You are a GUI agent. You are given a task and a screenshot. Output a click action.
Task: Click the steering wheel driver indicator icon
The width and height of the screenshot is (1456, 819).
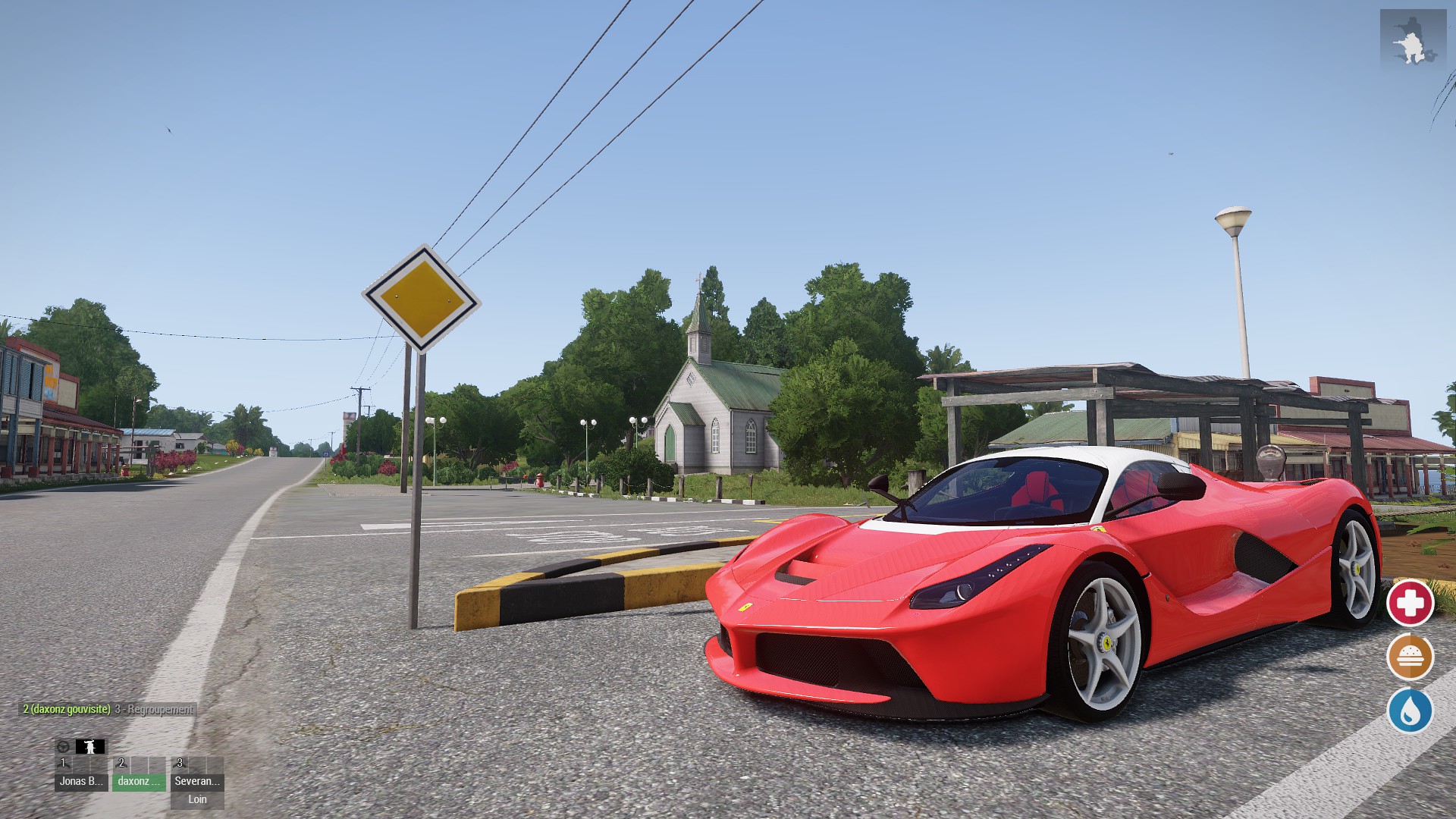point(64,746)
